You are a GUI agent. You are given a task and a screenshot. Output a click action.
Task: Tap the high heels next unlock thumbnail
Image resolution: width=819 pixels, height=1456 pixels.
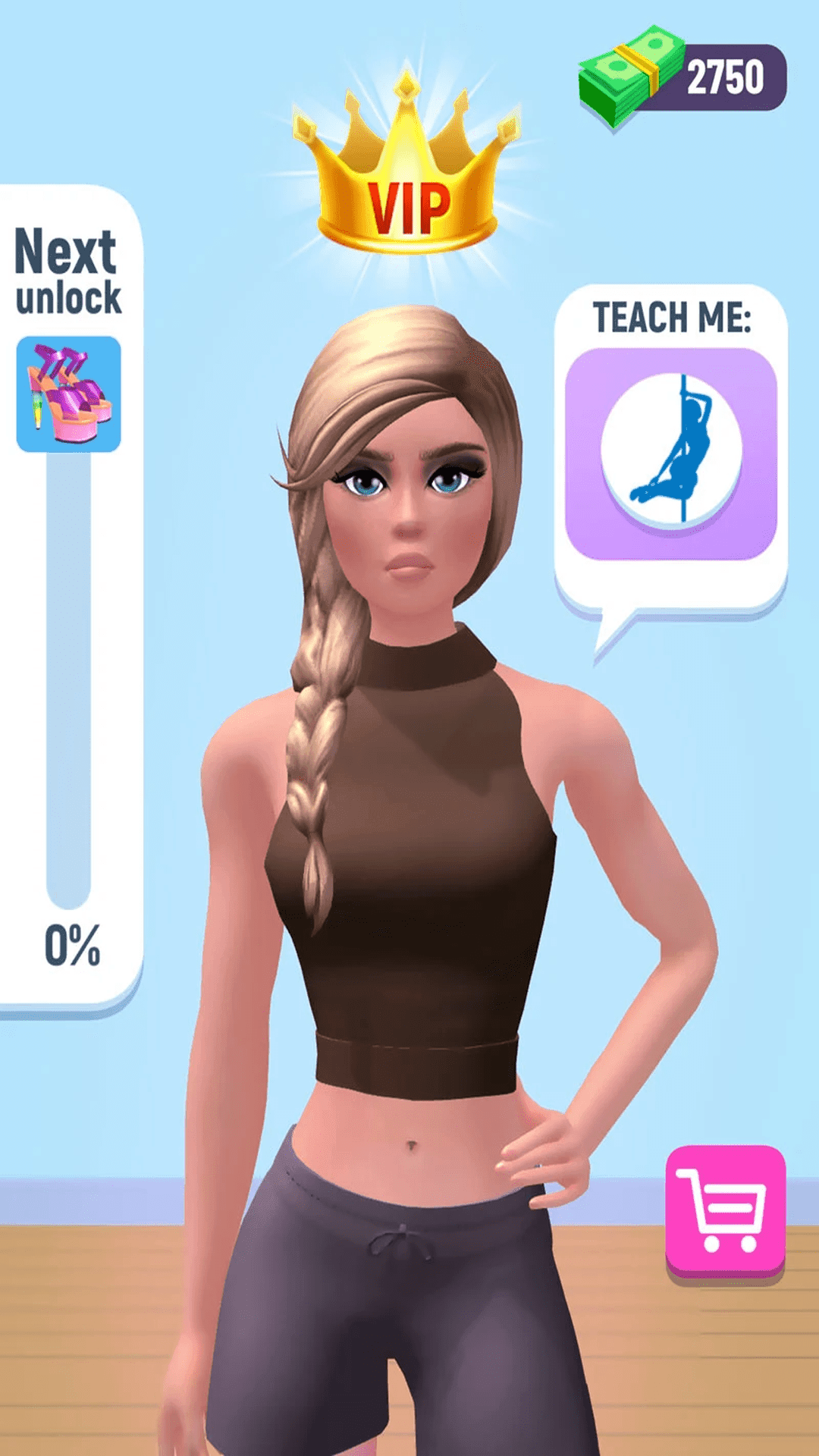point(69,394)
